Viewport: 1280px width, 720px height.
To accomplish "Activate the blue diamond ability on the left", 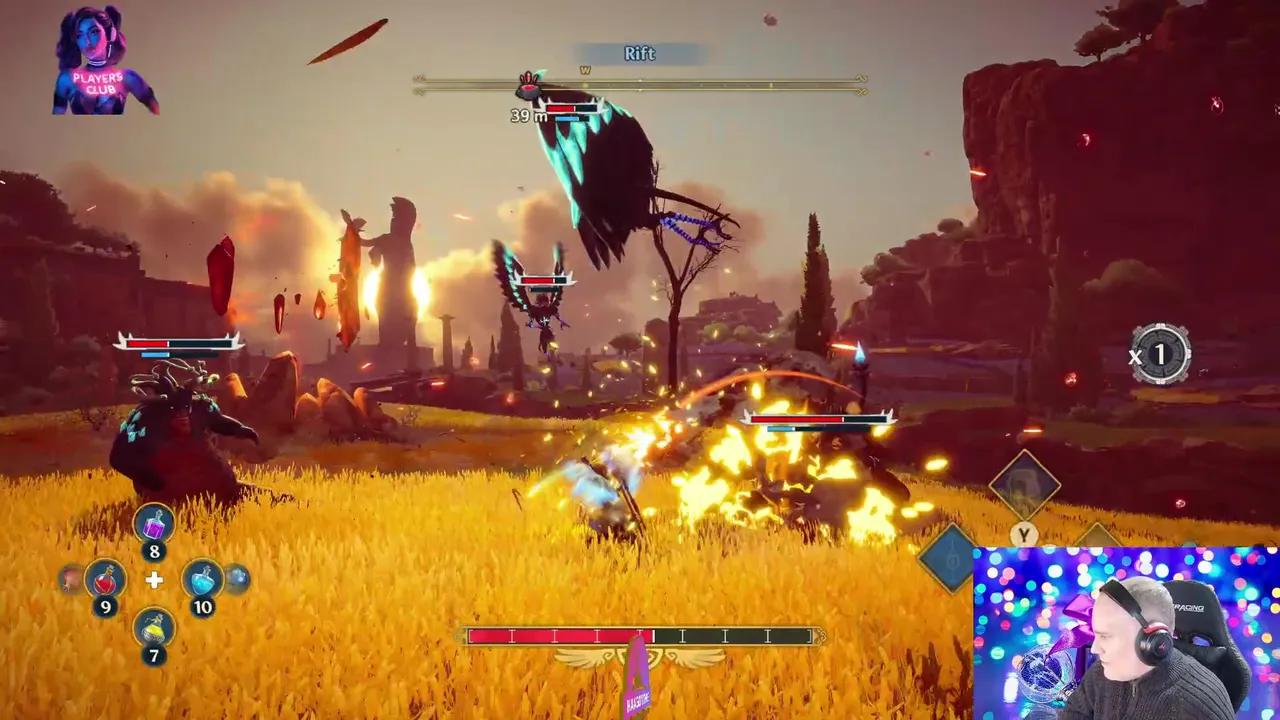I will pyautogui.click(x=948, y=558).
